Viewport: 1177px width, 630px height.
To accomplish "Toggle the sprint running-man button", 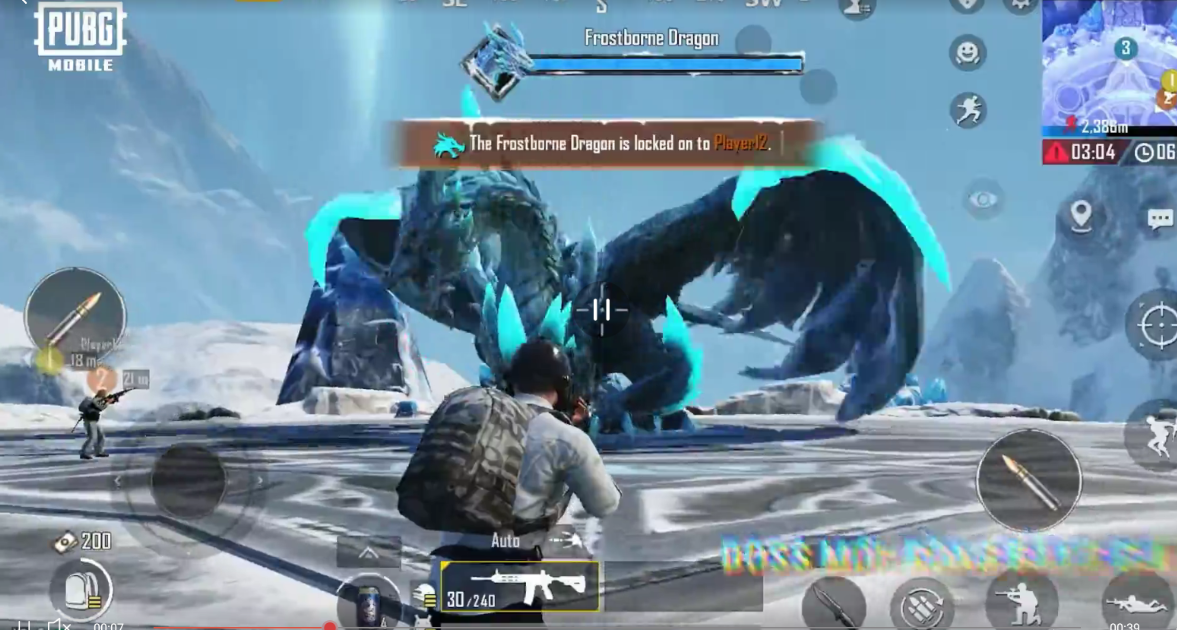I will (x=968, y=110).
